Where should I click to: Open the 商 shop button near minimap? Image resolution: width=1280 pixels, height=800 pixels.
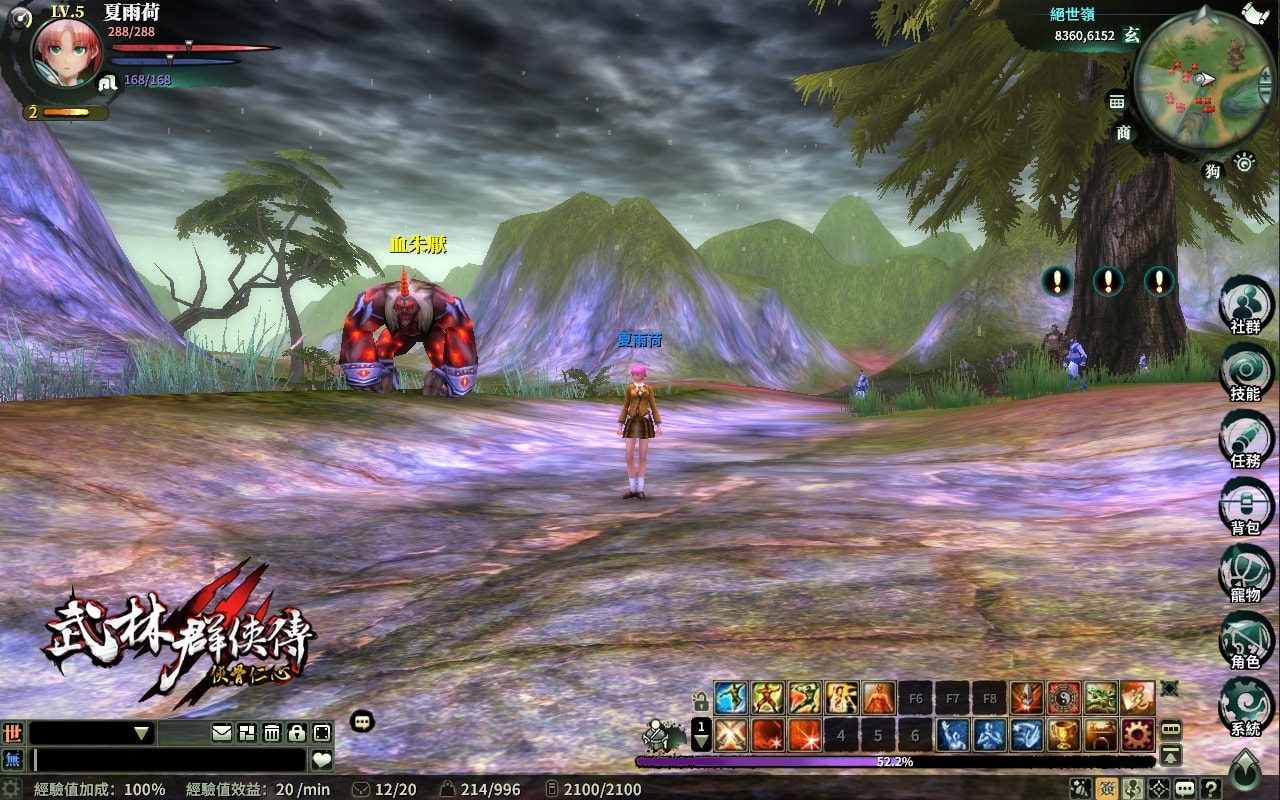(x=1124, y=133)
